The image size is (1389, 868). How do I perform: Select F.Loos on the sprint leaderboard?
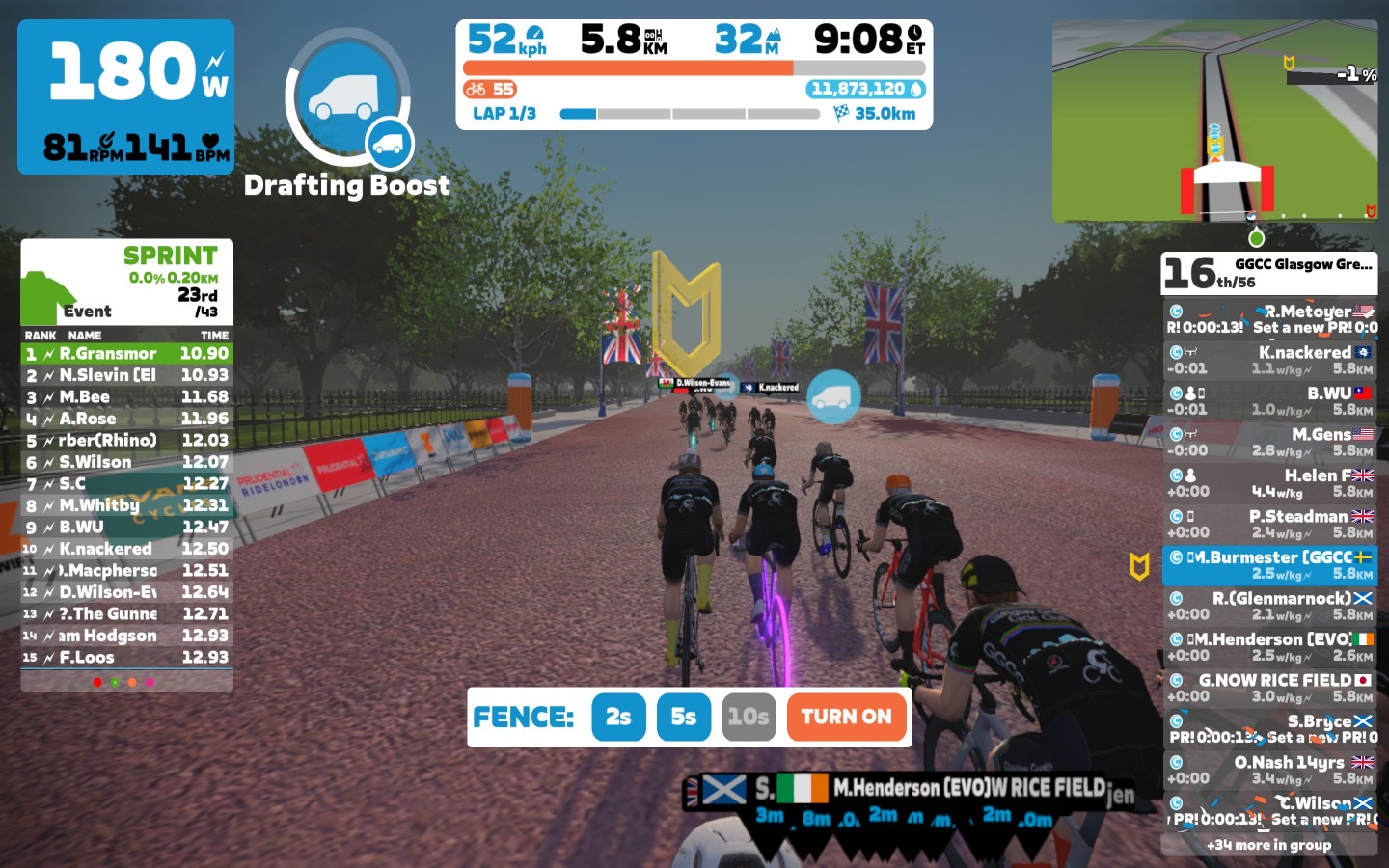click(x=126, y=657)
